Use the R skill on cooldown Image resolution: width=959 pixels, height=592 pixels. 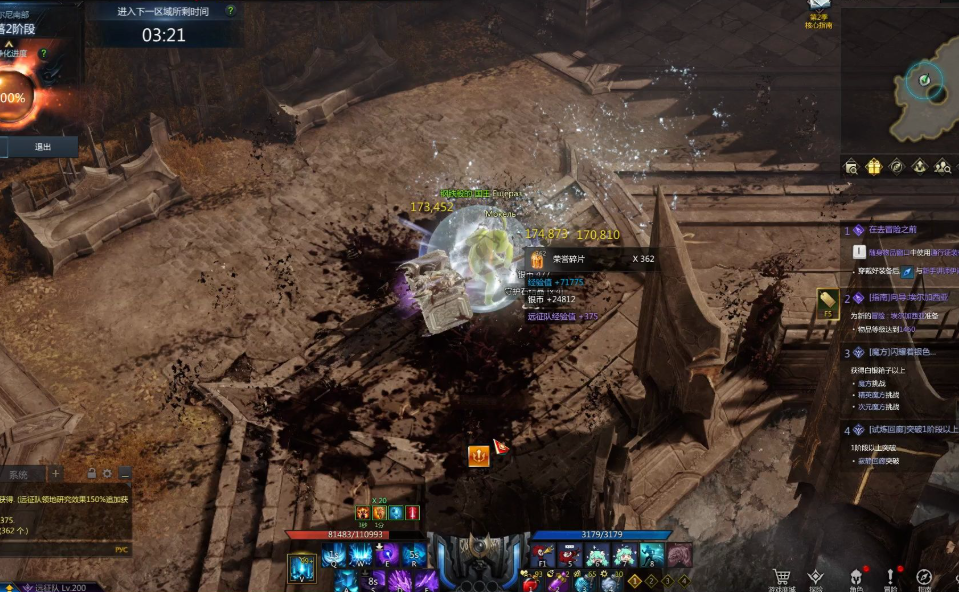tap(414, 555)
